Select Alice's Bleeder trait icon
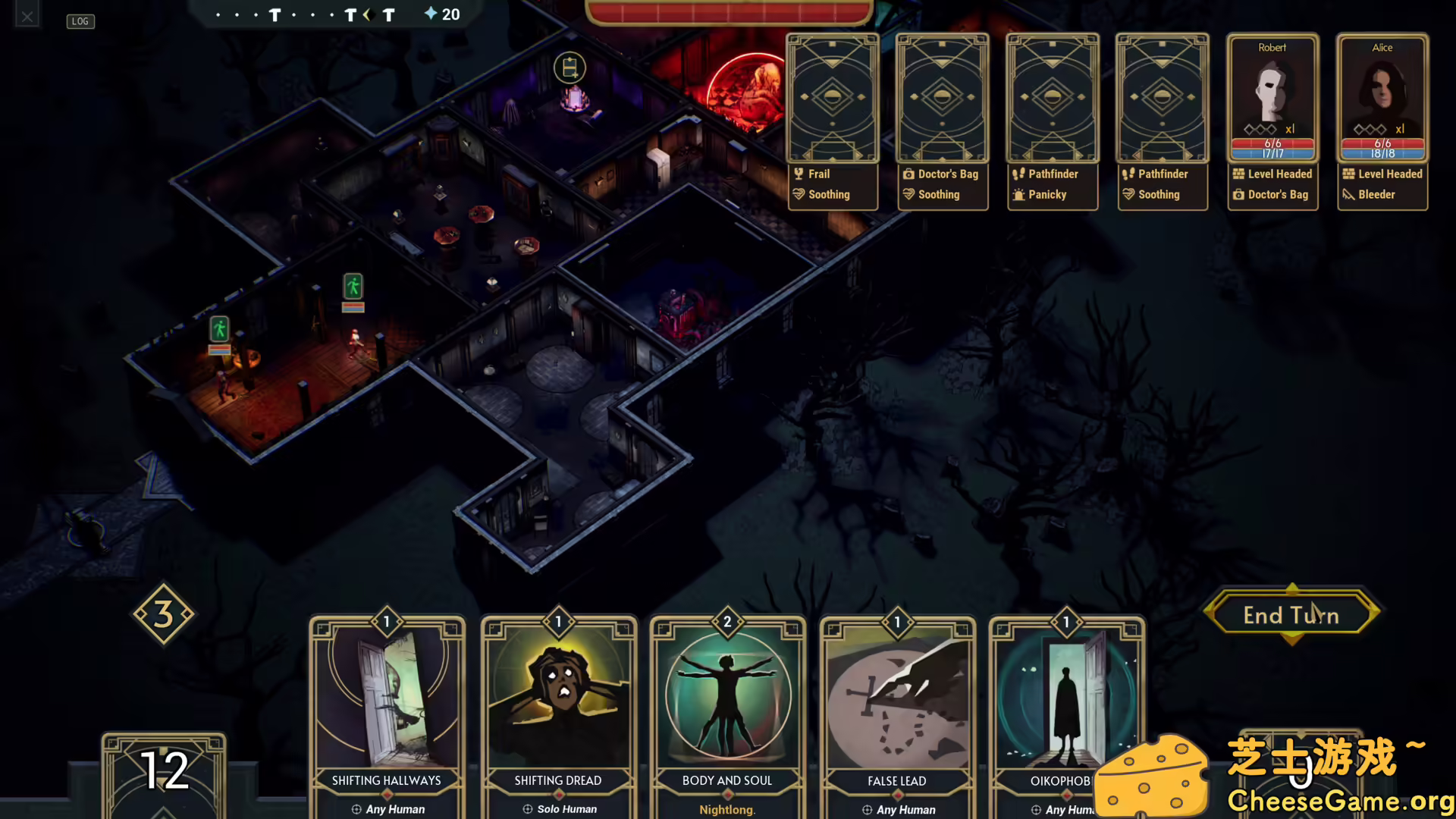Image resolution: width=1456 pixels, height=819 pixels. coord(1349,195)
